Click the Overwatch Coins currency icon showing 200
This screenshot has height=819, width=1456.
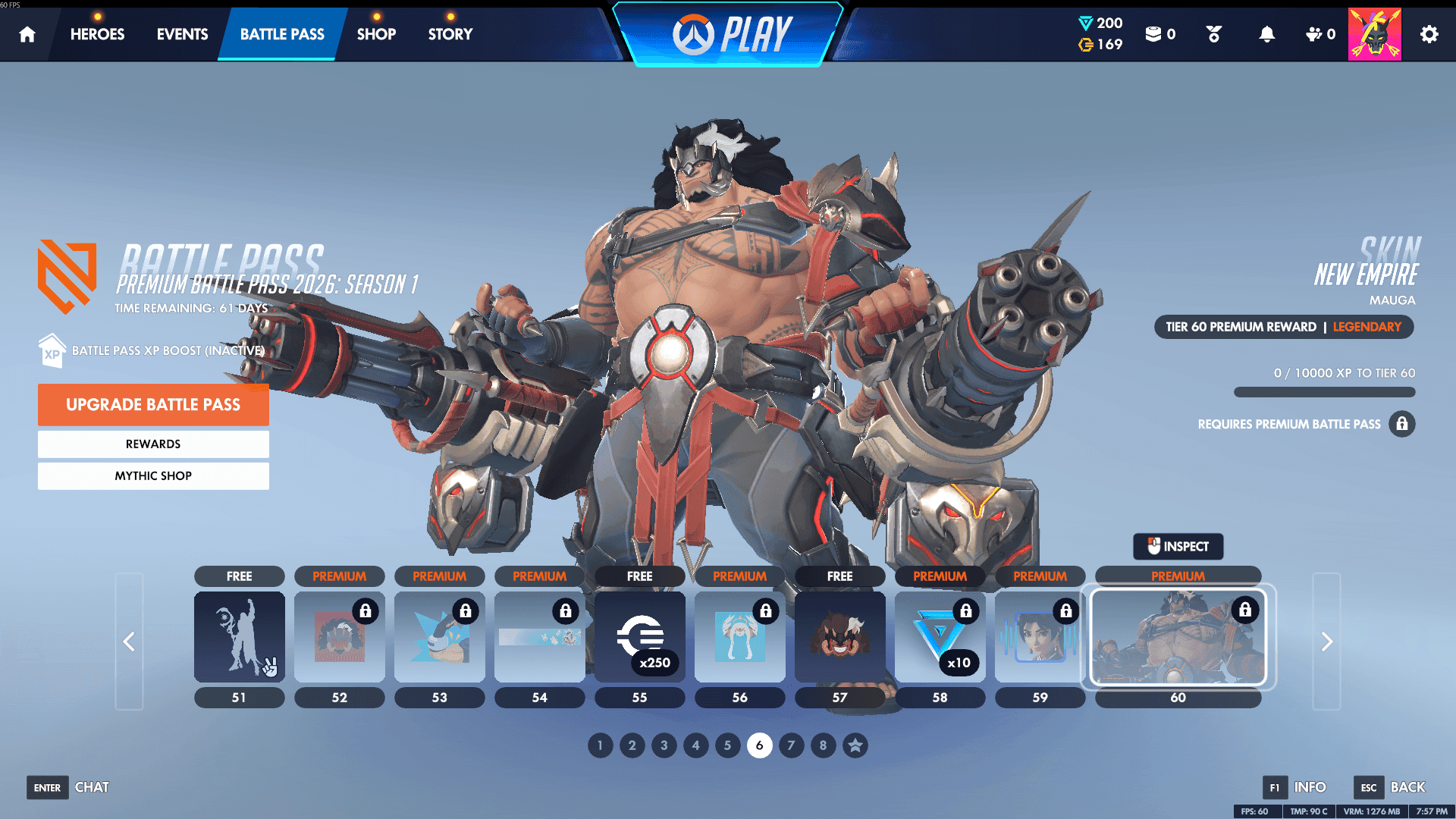[x=1087, y=23]
